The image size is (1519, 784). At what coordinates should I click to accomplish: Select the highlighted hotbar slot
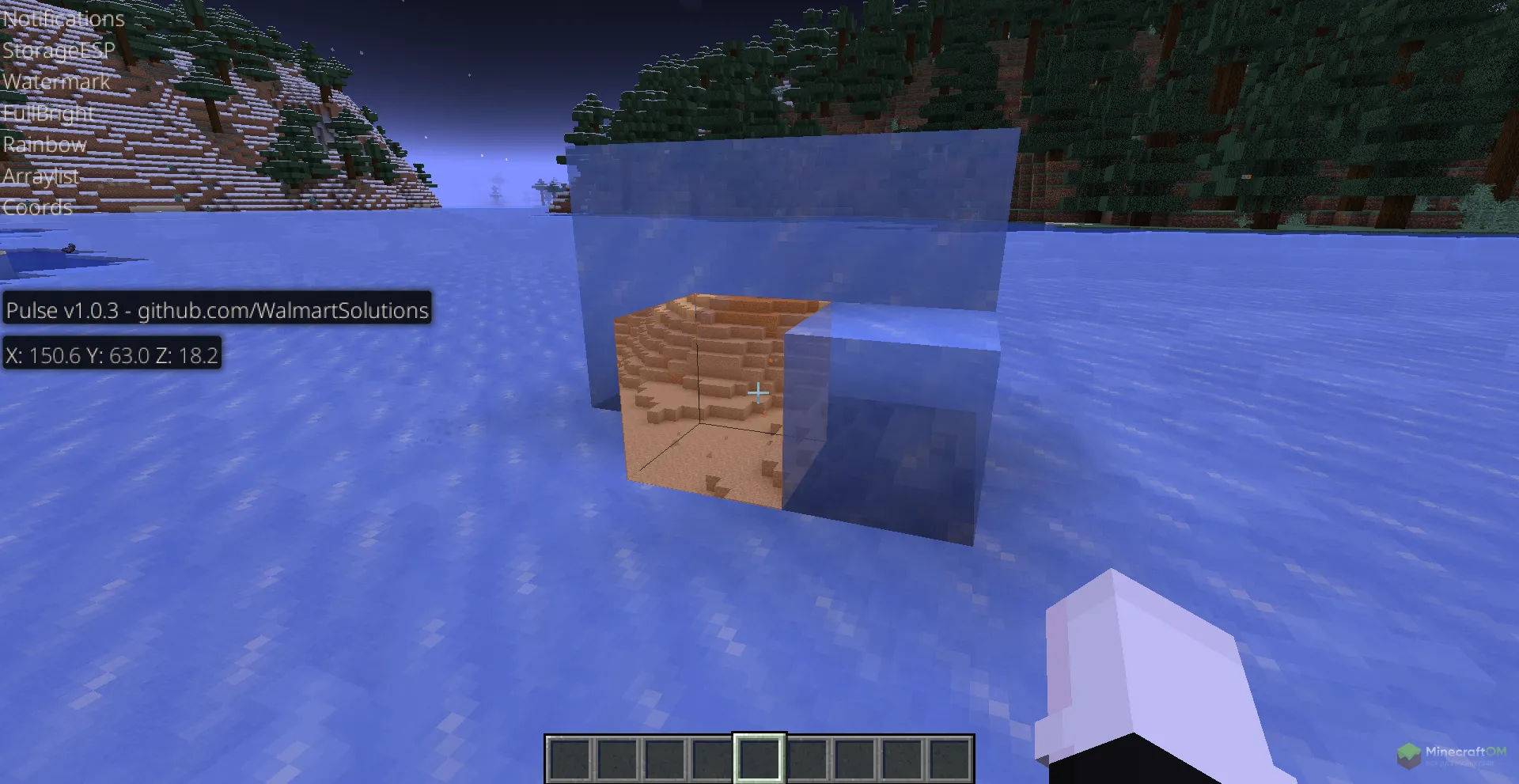click(x=759, y=758)
